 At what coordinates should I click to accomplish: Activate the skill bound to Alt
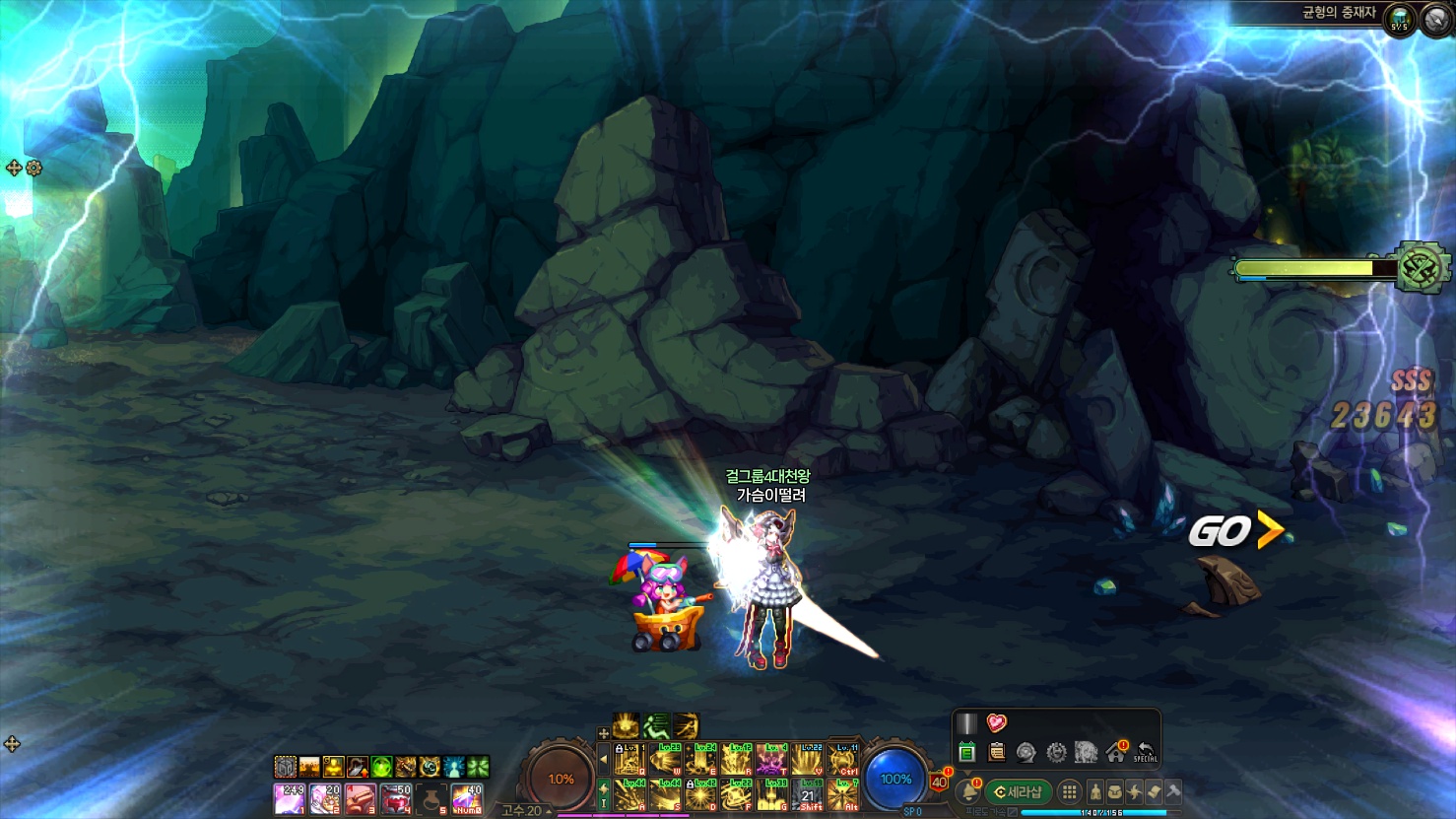(x=842, y=795)
